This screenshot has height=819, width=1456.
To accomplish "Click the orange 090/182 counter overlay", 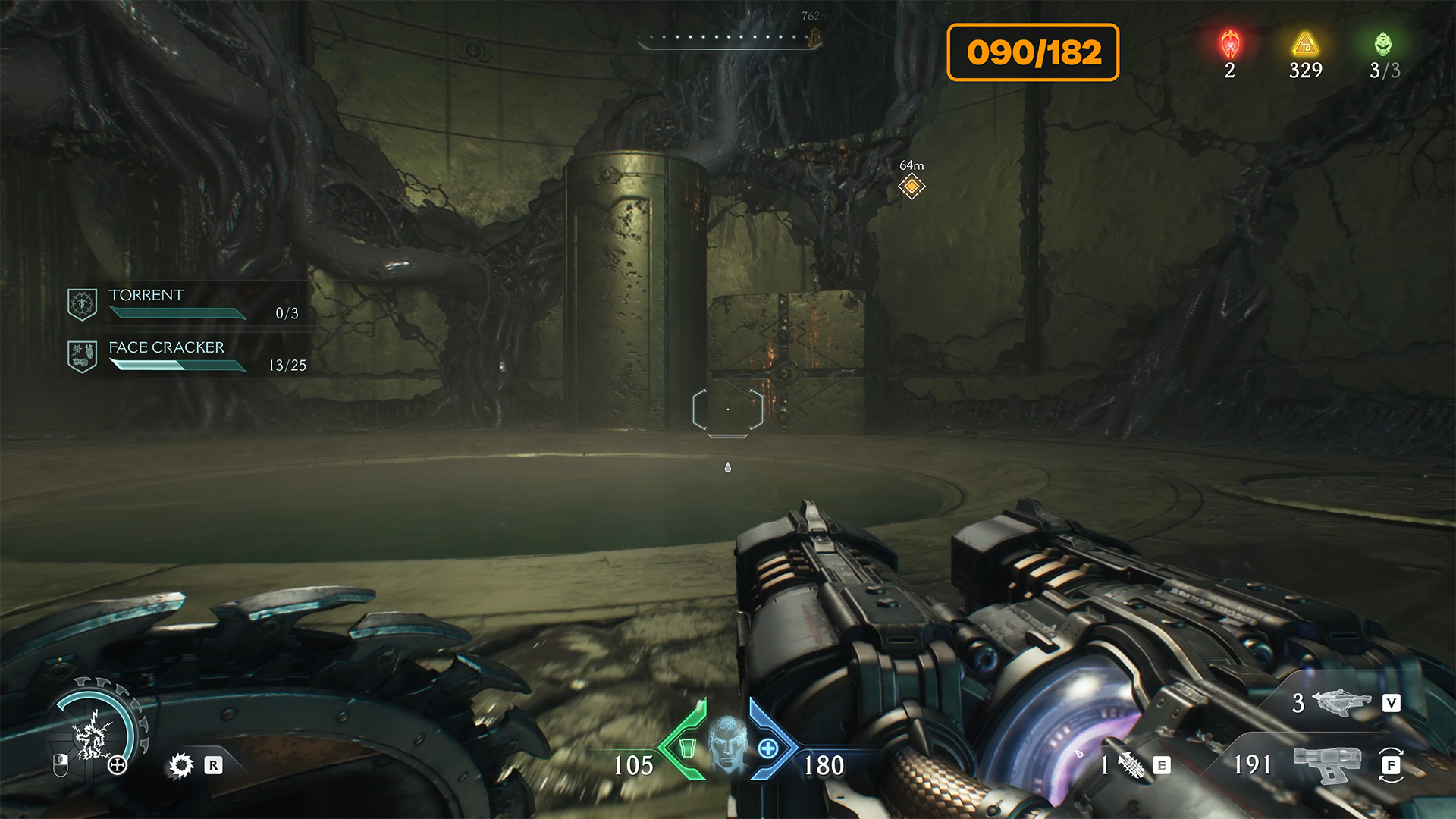I will [x=1033, y=52].
